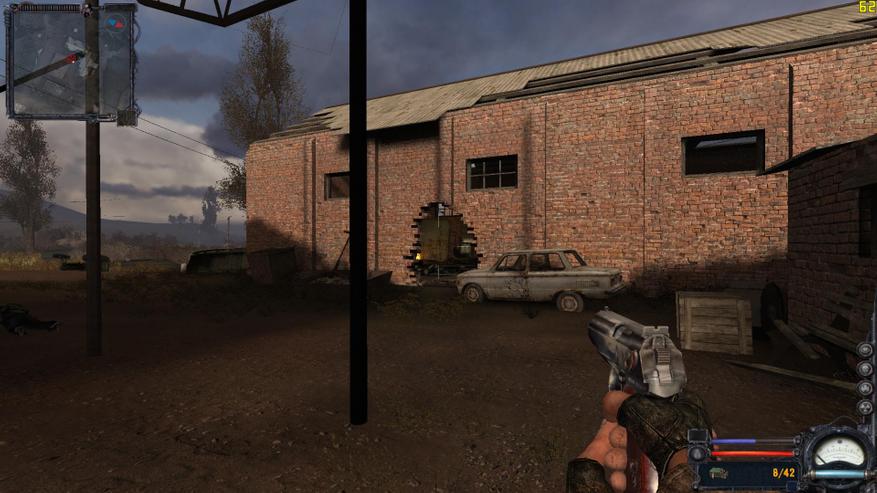The image size is (877, 493).
Task: Select the ammo type icon beside the ammo count
Action: point(719,472)
